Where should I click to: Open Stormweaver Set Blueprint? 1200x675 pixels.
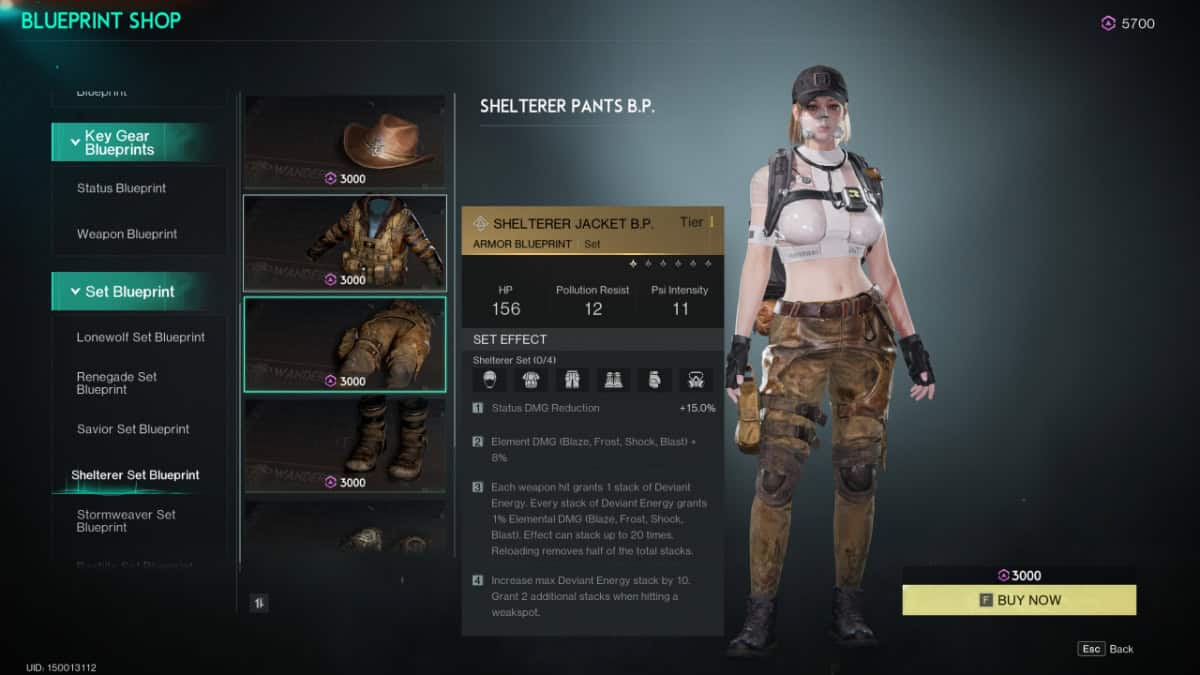[126, 521]
